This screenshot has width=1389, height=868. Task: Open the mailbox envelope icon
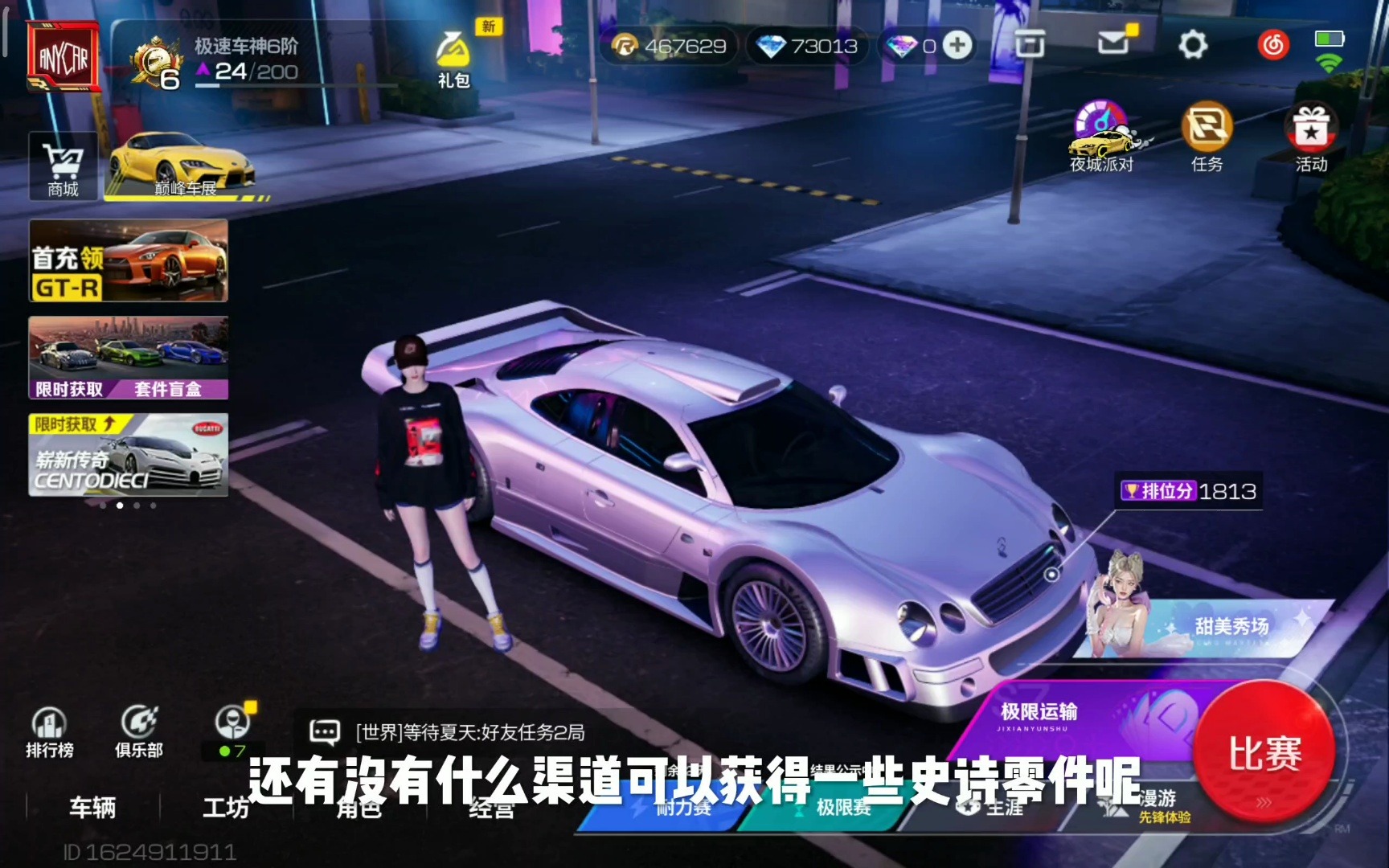pyautogui.click(x=1114, y=43)
